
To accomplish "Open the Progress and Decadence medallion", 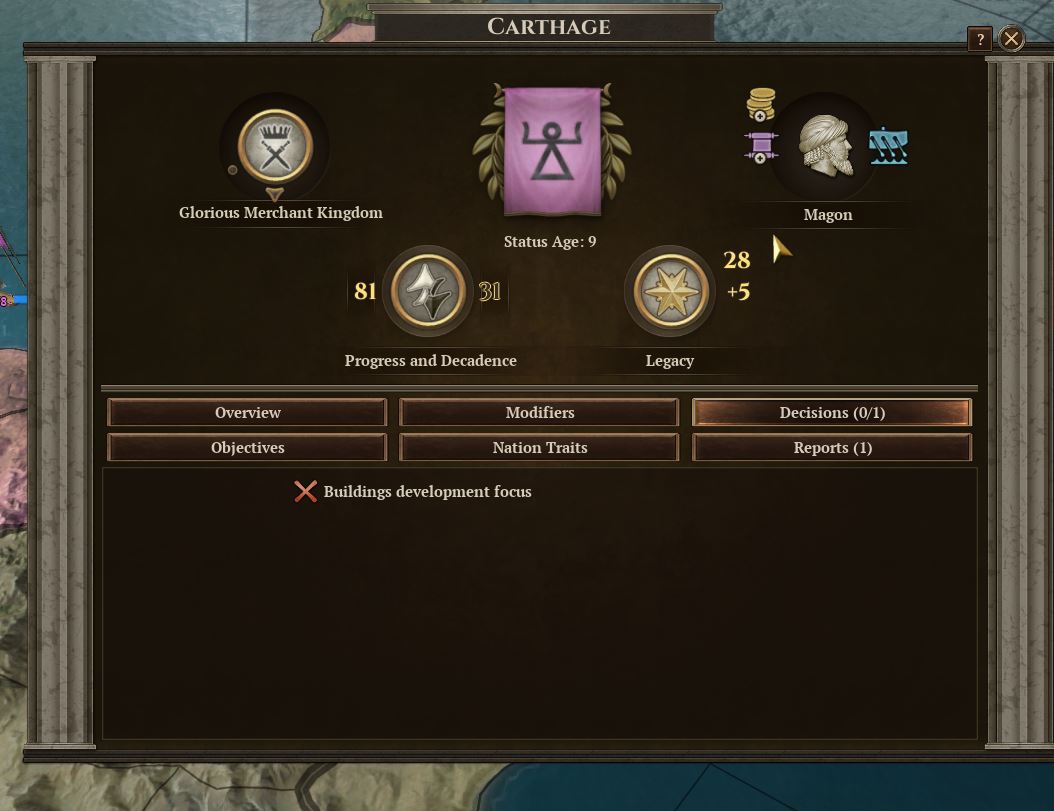I will click(x=428, y=292).
